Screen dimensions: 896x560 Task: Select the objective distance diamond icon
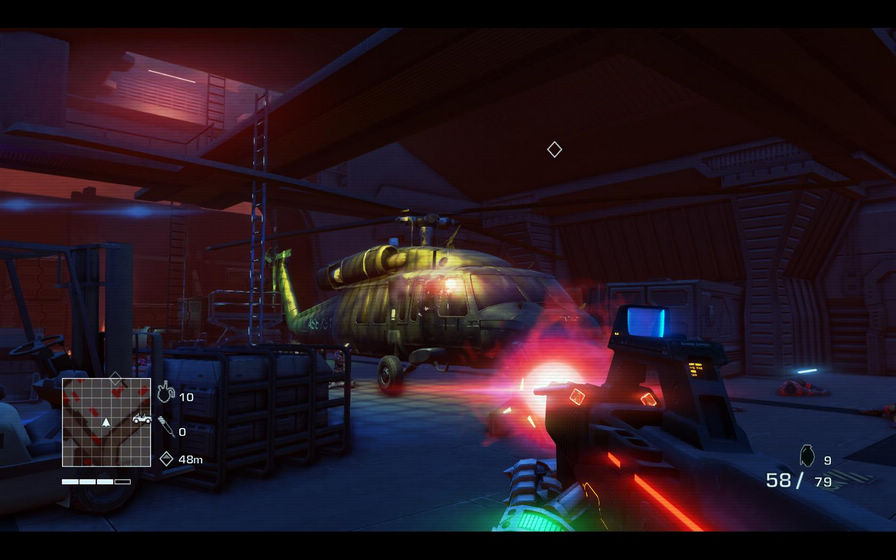pyautogui.click(x=166, y=459)
